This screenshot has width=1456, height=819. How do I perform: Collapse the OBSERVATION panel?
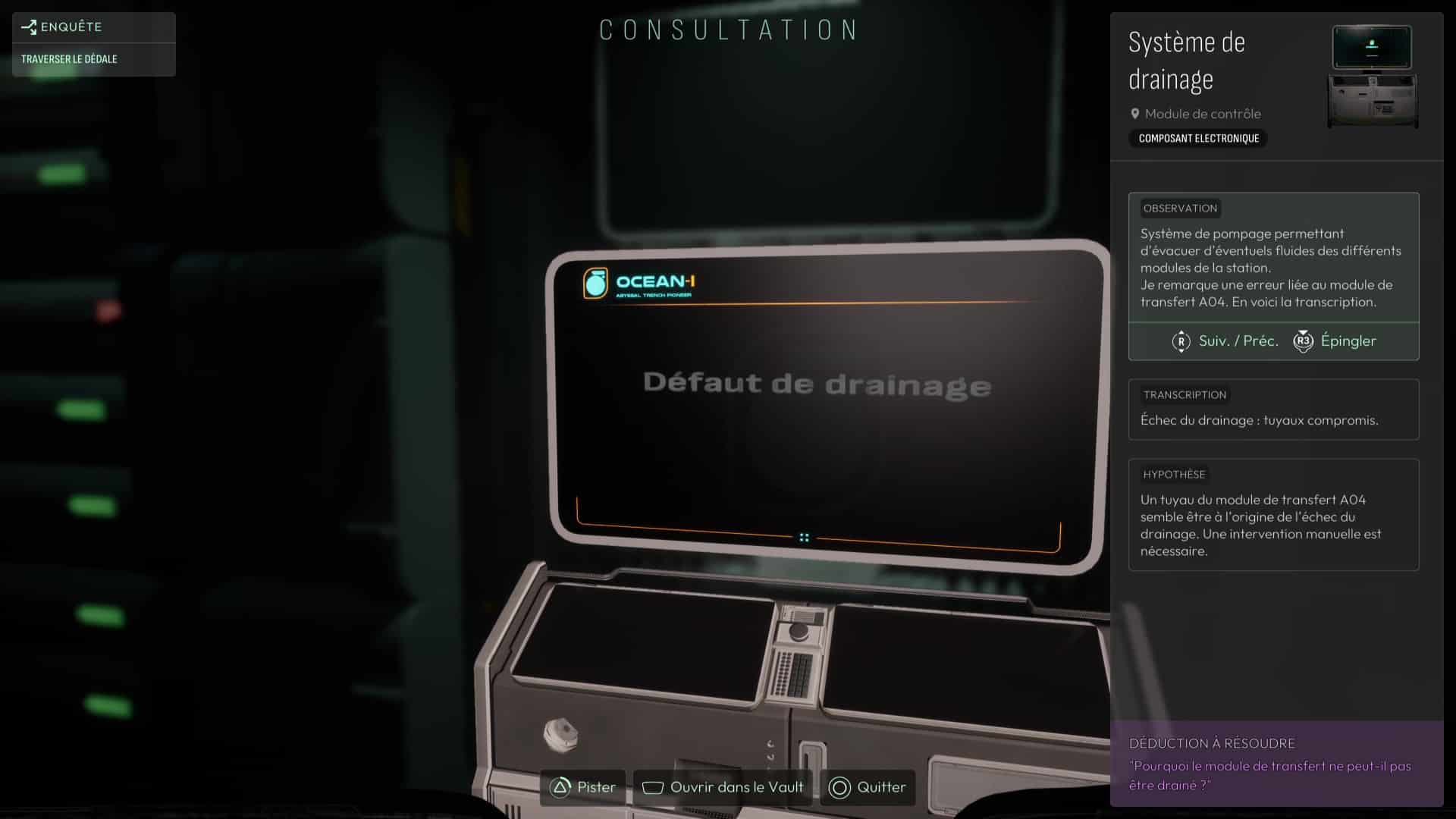1178,208
